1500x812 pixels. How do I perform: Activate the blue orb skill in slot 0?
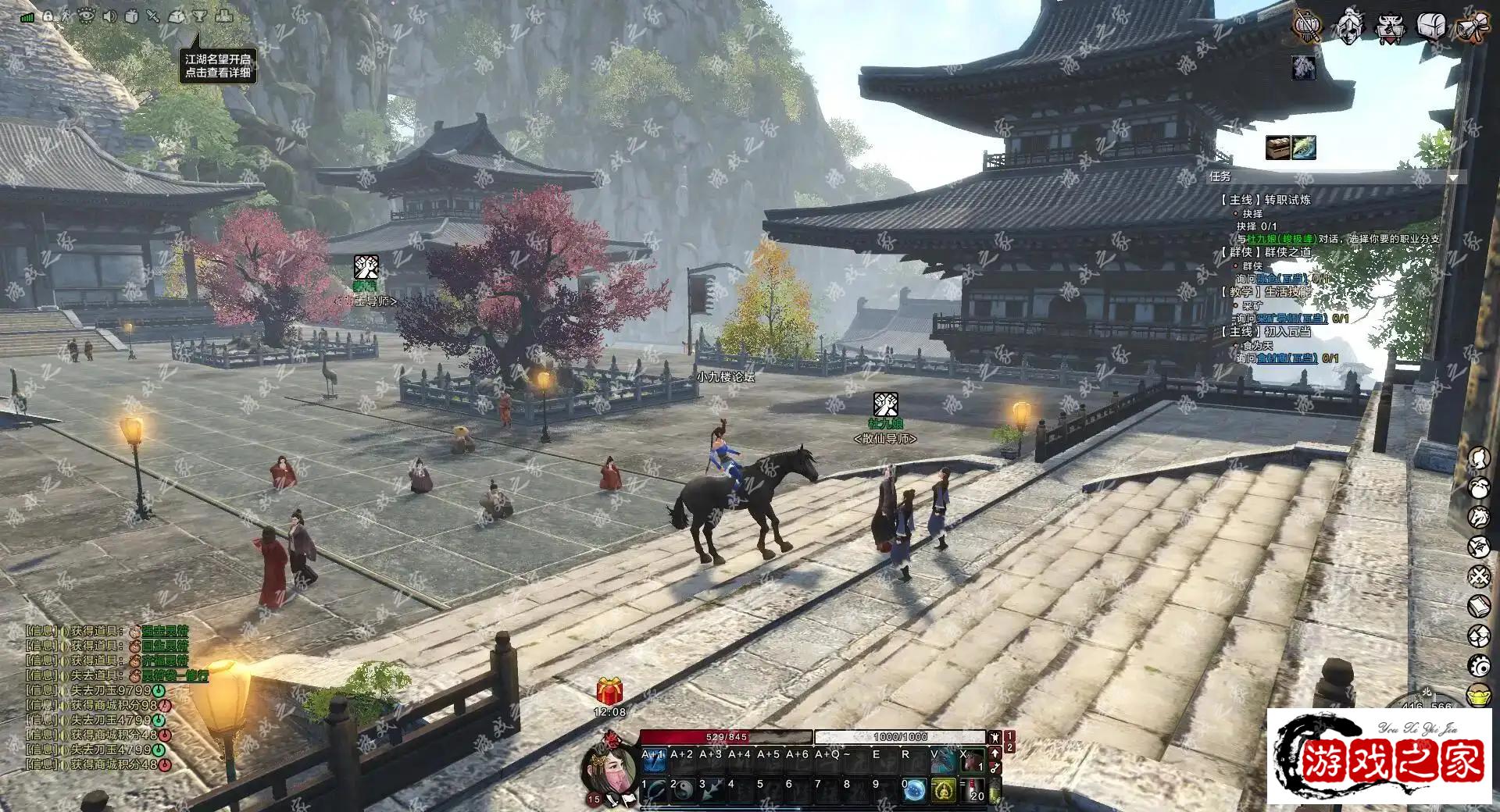tap(914, 790)
